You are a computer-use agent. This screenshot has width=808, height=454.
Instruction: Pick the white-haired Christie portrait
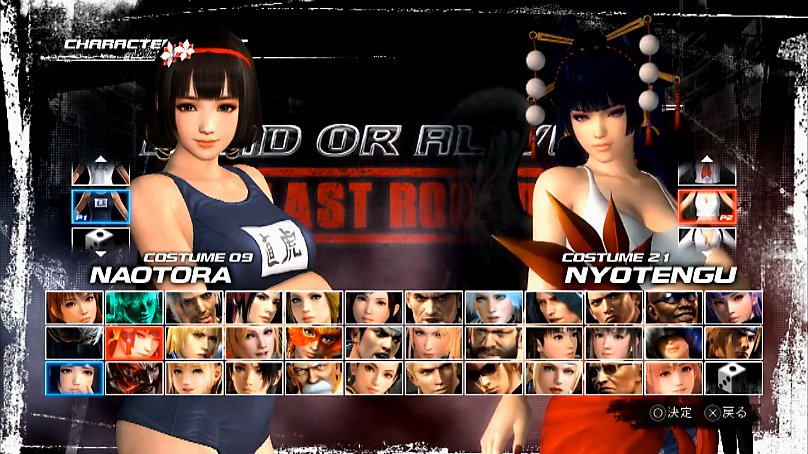pos(494,307)
